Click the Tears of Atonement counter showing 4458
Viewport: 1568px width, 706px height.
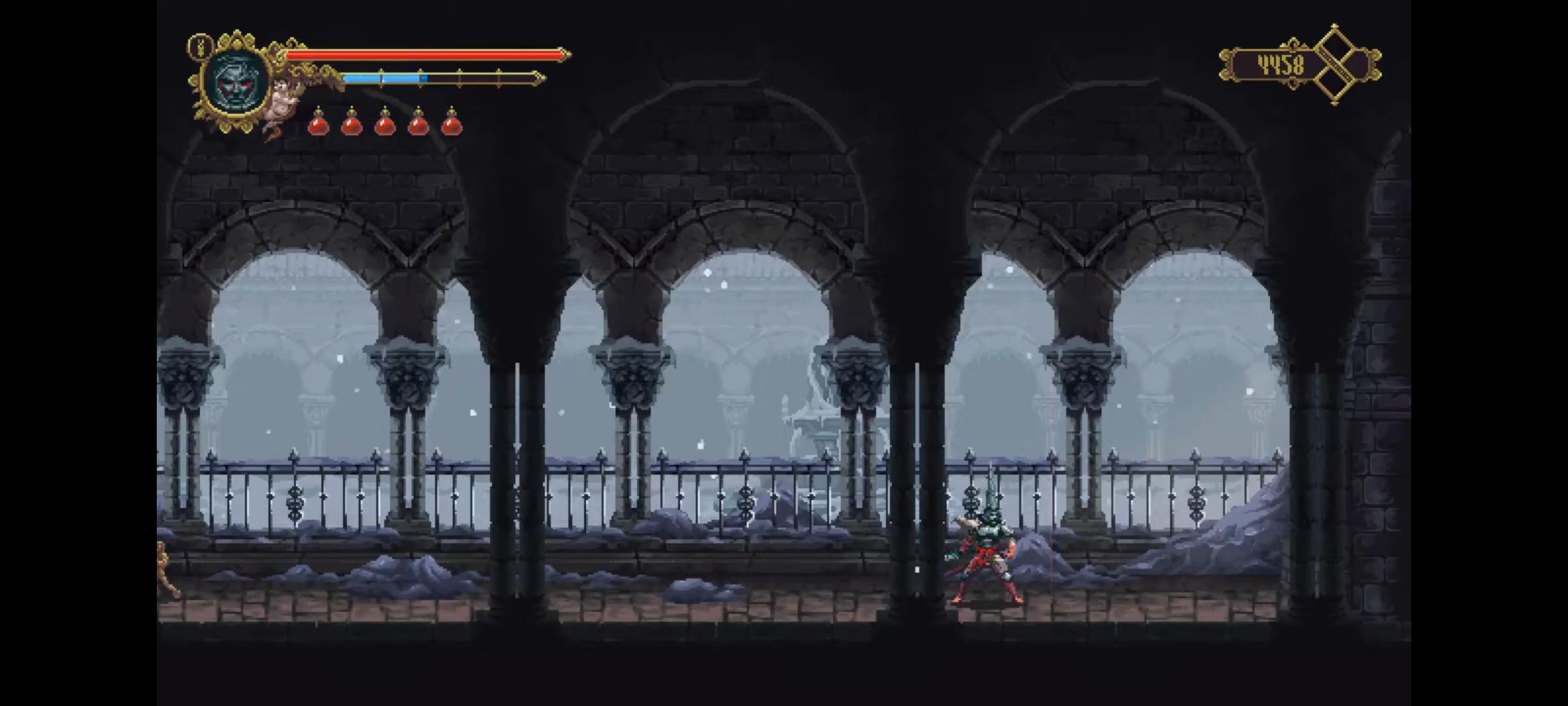pos(1282,64)
